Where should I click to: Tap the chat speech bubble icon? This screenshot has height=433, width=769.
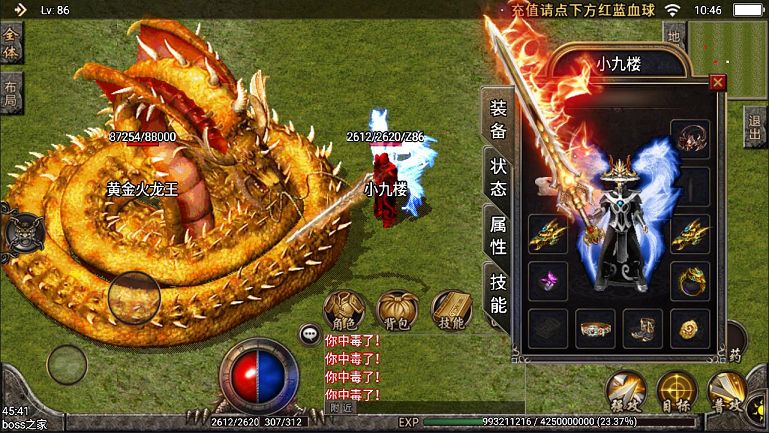click(x=309, y=335)
